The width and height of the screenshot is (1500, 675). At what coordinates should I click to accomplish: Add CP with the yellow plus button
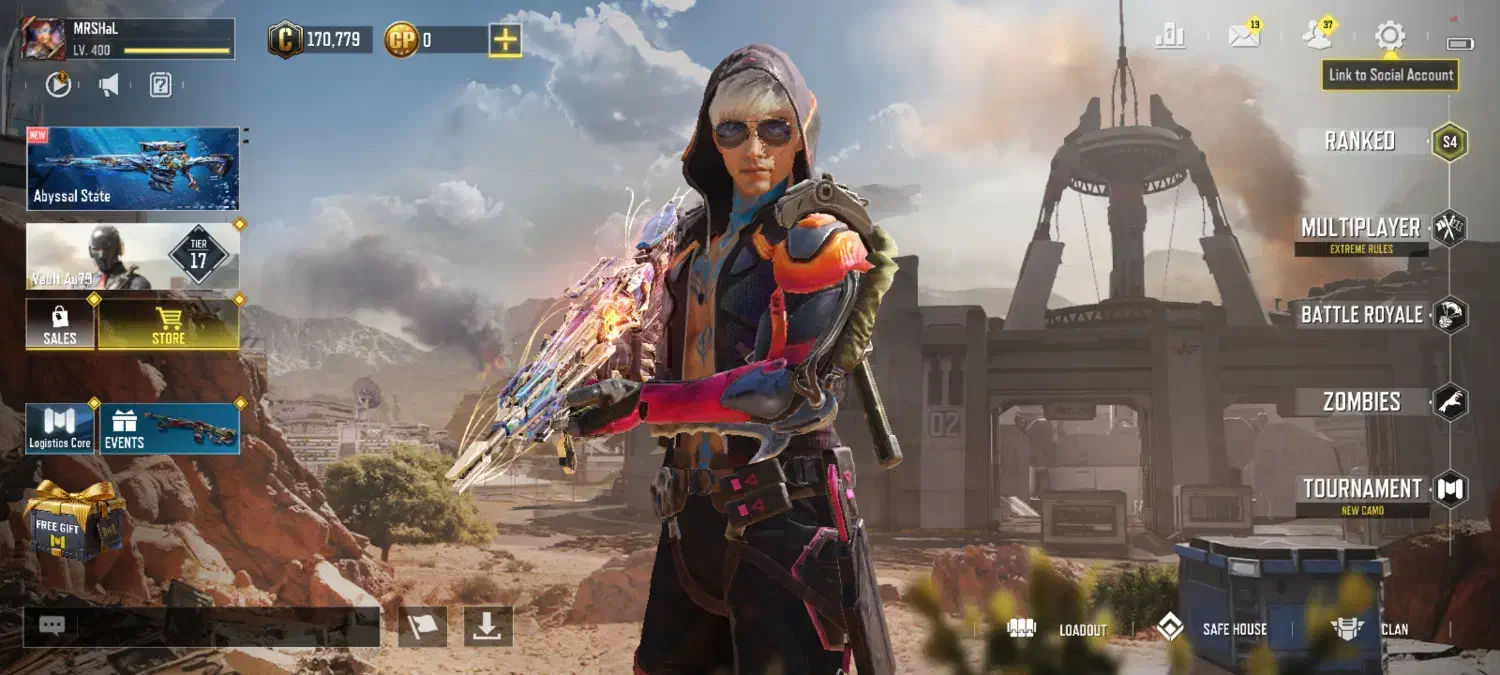(504, 40)
